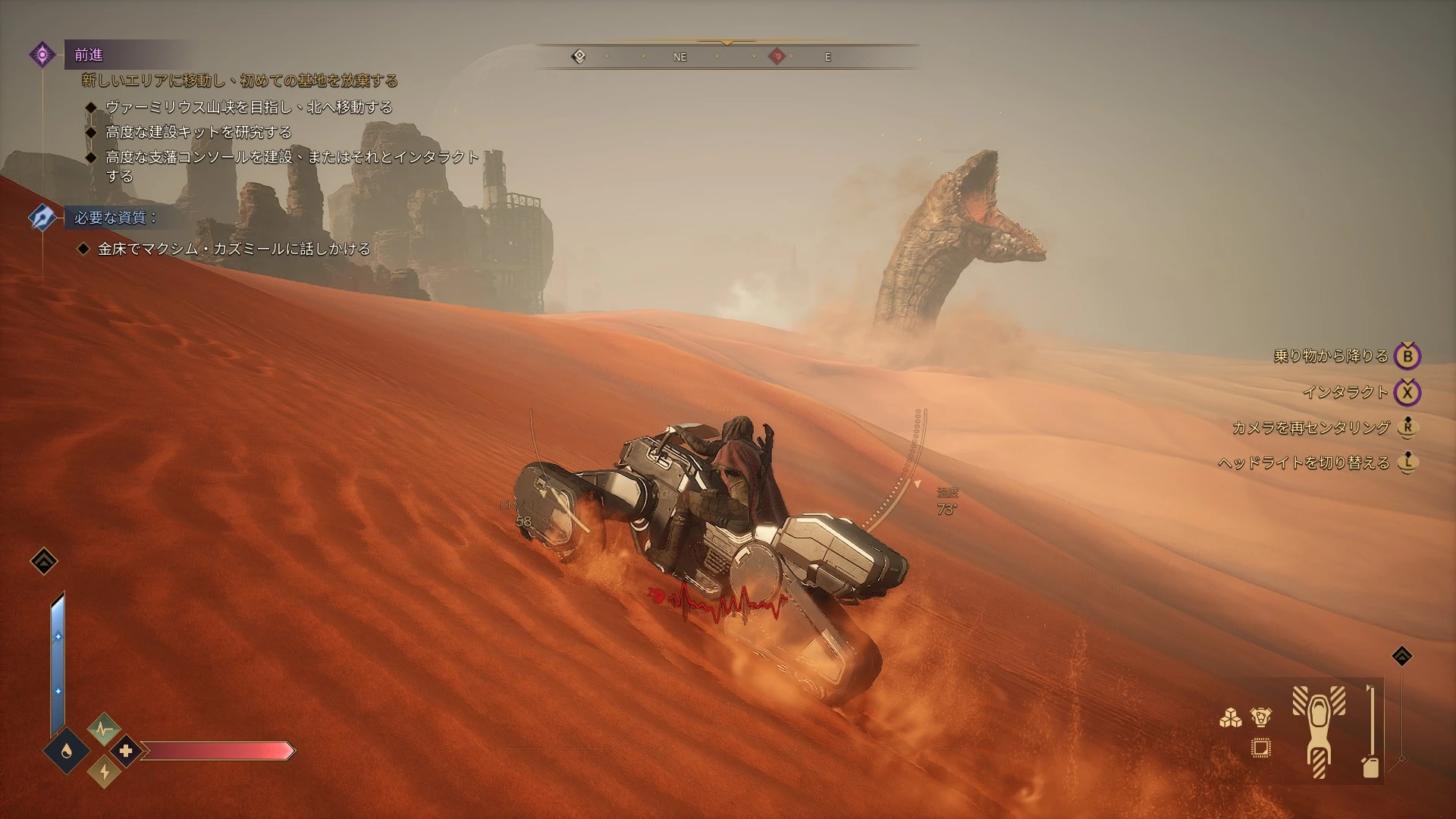Click the health cross icon
Screen dimensions: 1456x819
point(125,751)
